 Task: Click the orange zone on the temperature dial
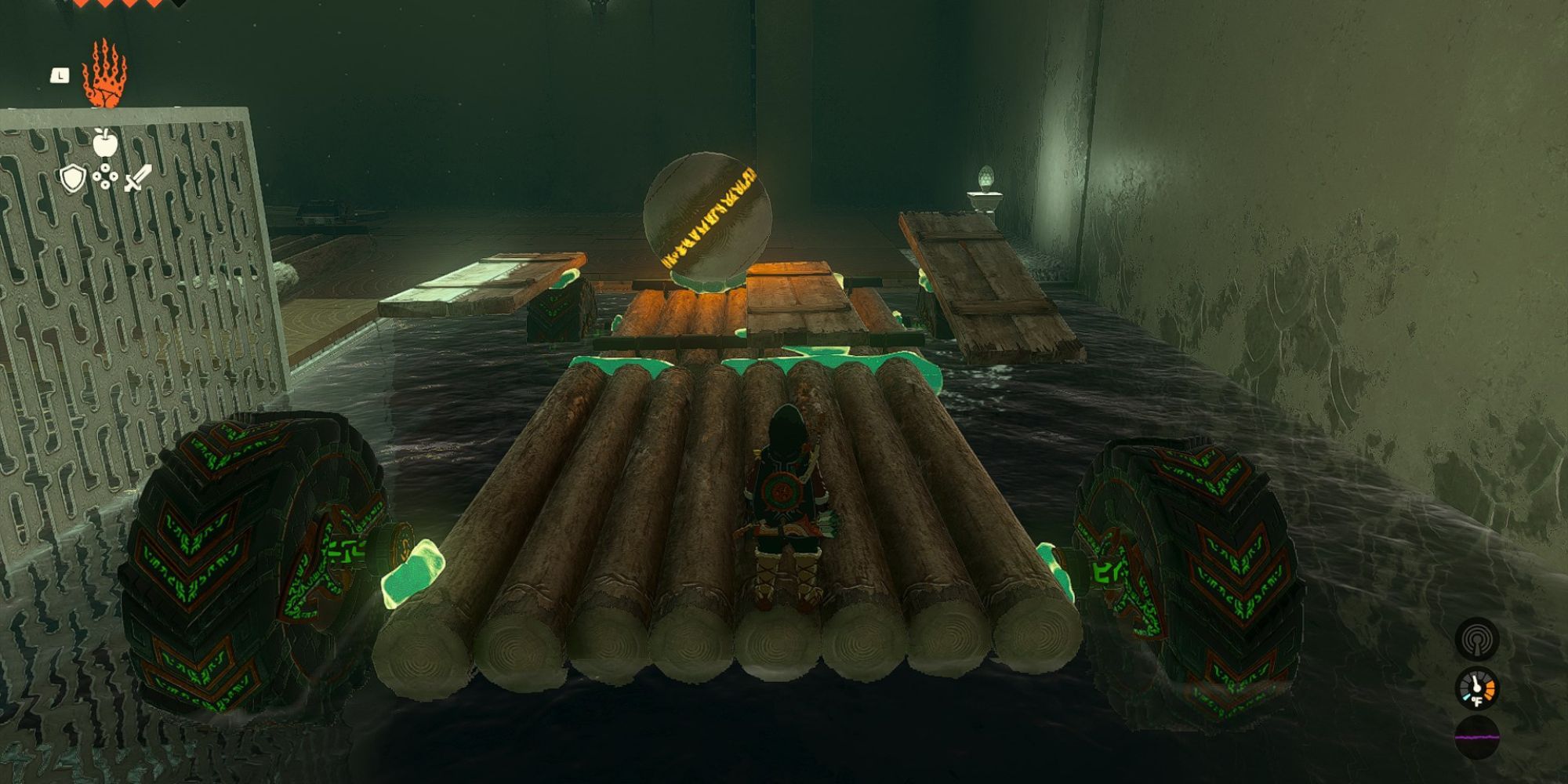point(1490,689)
